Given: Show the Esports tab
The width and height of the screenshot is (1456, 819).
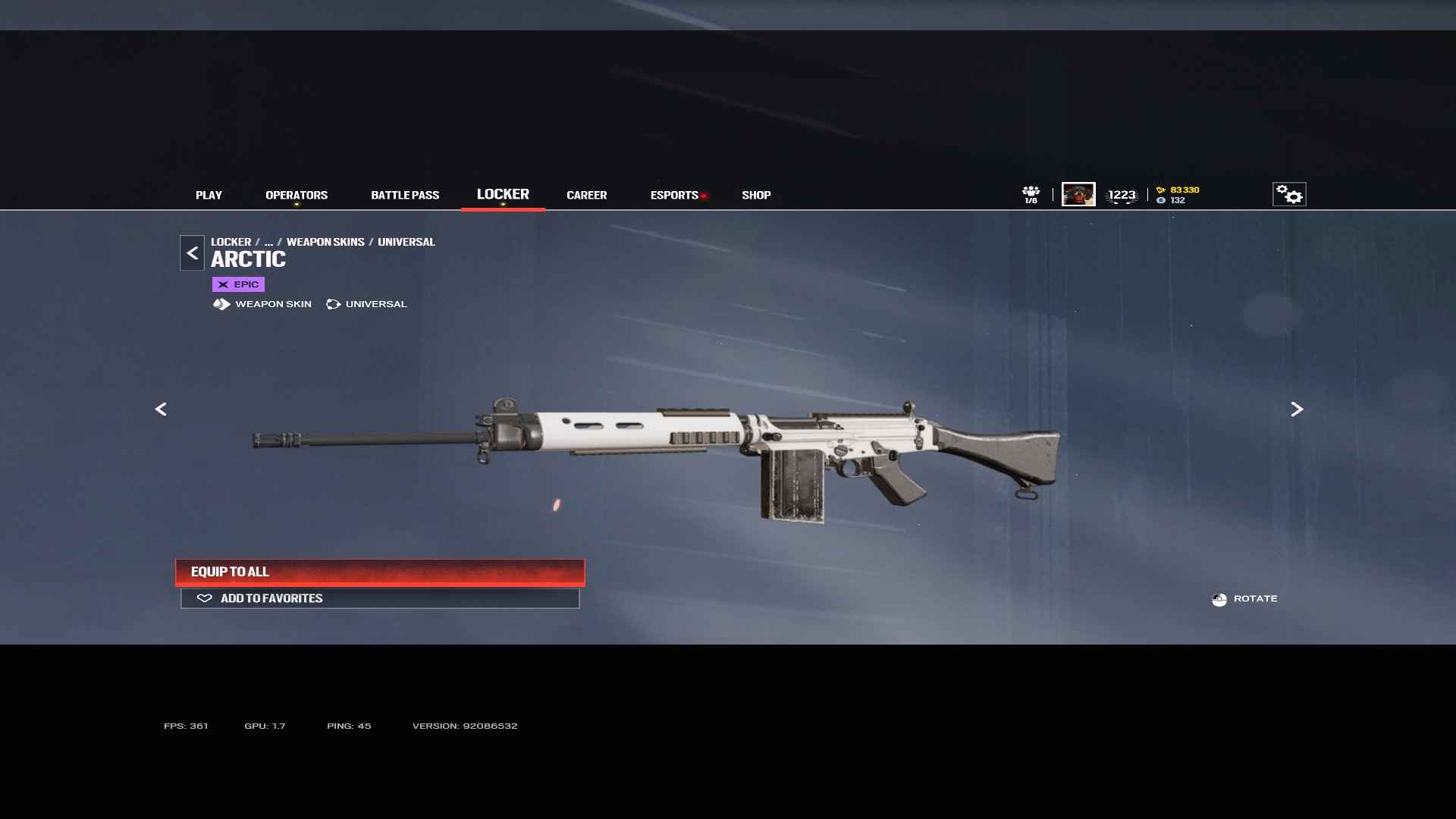Looking at the screenshot, I should coord(674,195).
